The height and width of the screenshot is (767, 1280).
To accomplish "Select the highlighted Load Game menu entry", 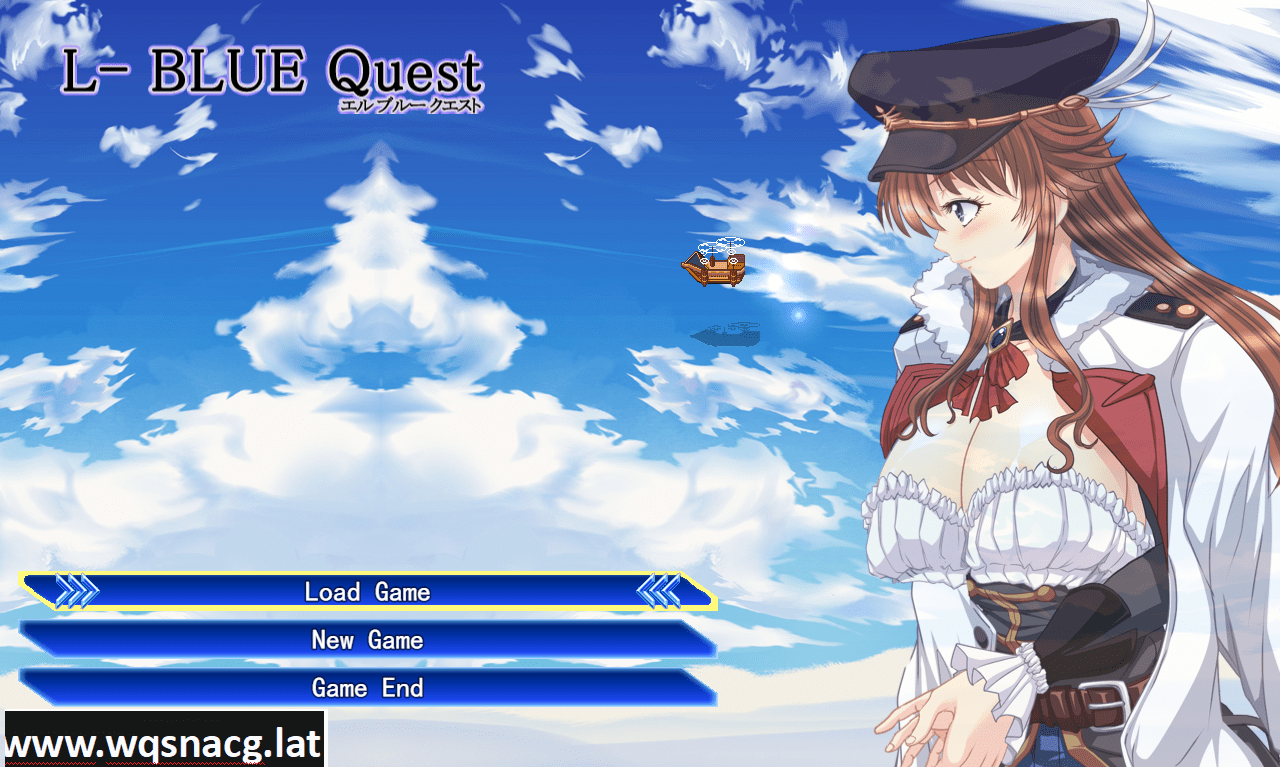I will [x=369, y=592].
